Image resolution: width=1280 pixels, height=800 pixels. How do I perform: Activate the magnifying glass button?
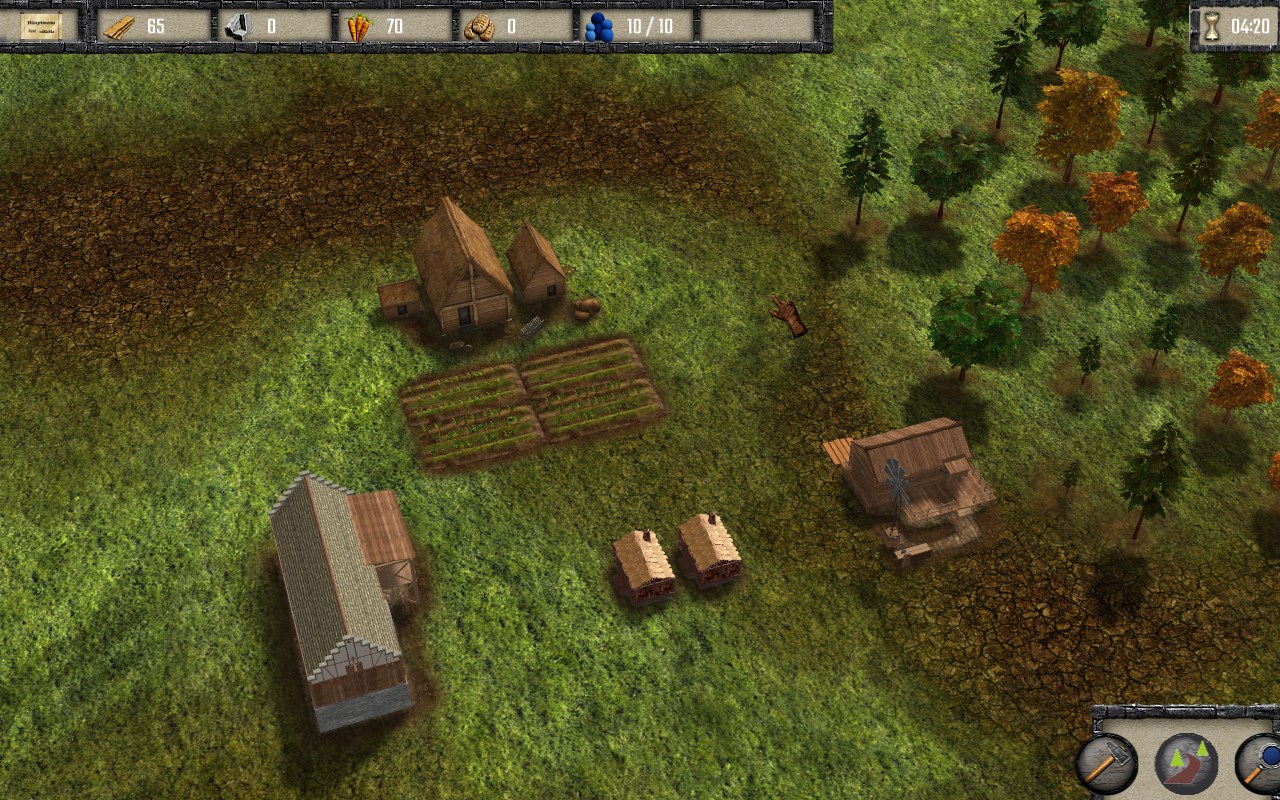pos(1262,764)
